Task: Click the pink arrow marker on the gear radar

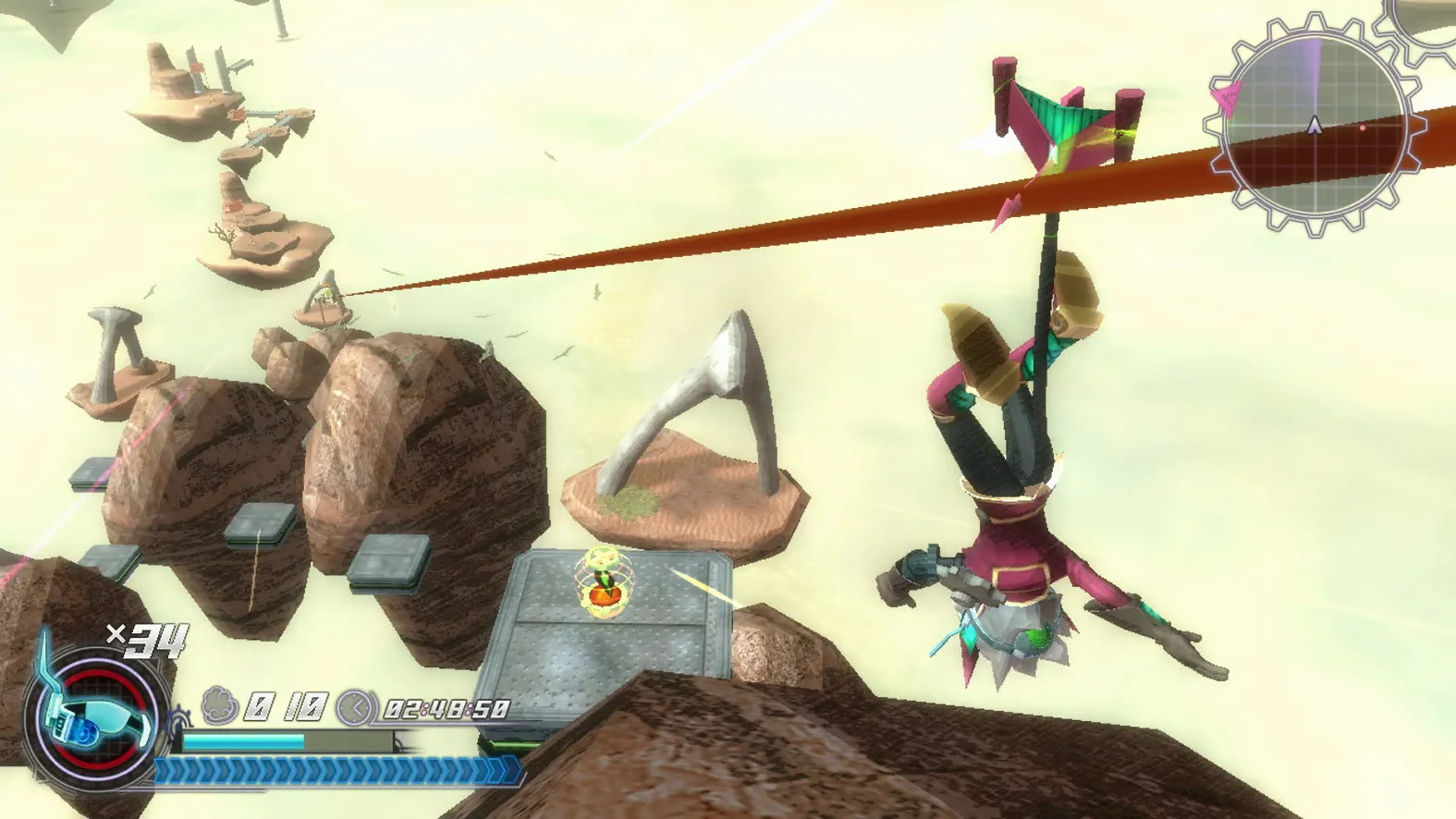Action: click(1228, 98)
